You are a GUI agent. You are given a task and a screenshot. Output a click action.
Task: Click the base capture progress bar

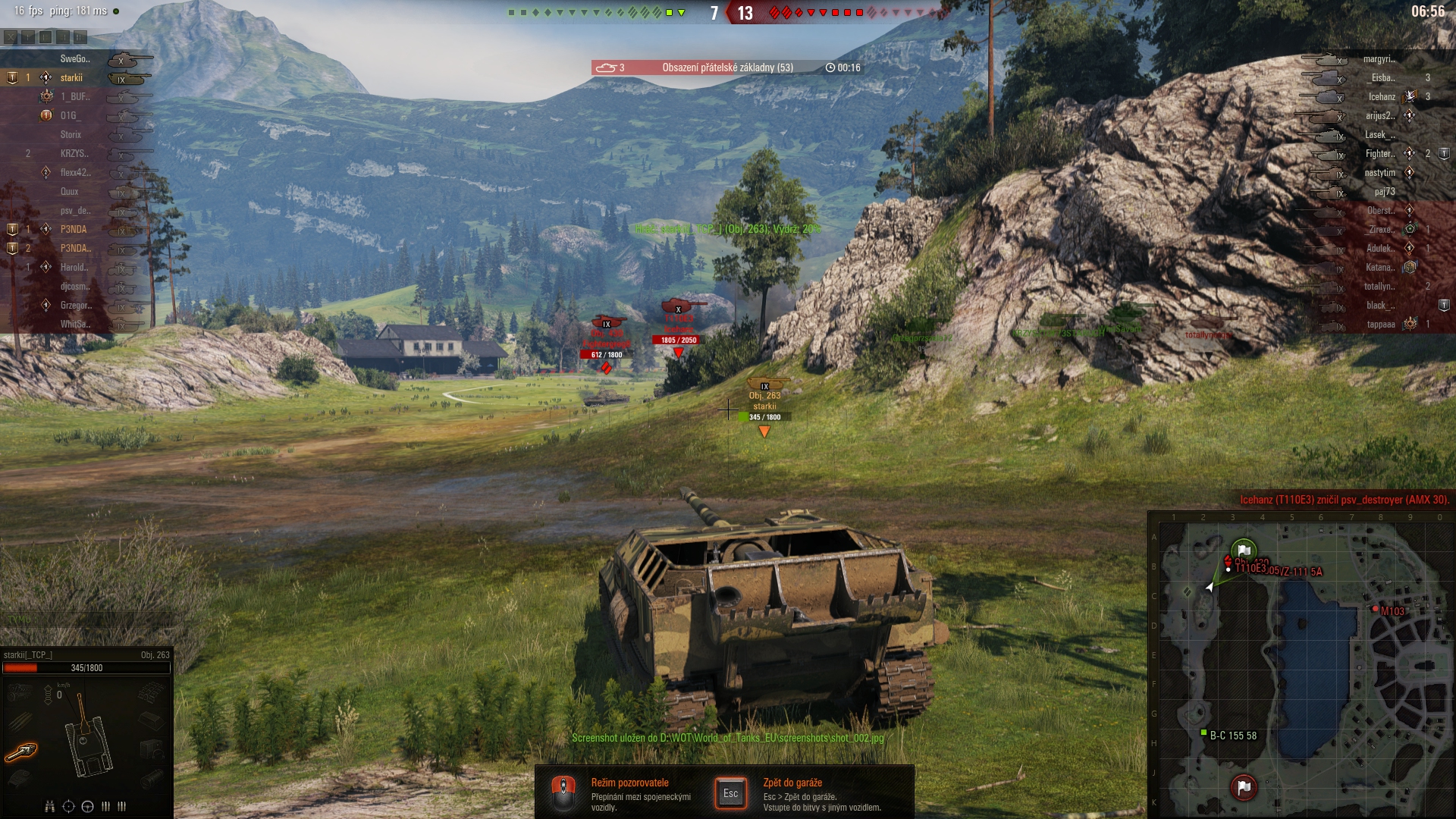click(727, 67)
